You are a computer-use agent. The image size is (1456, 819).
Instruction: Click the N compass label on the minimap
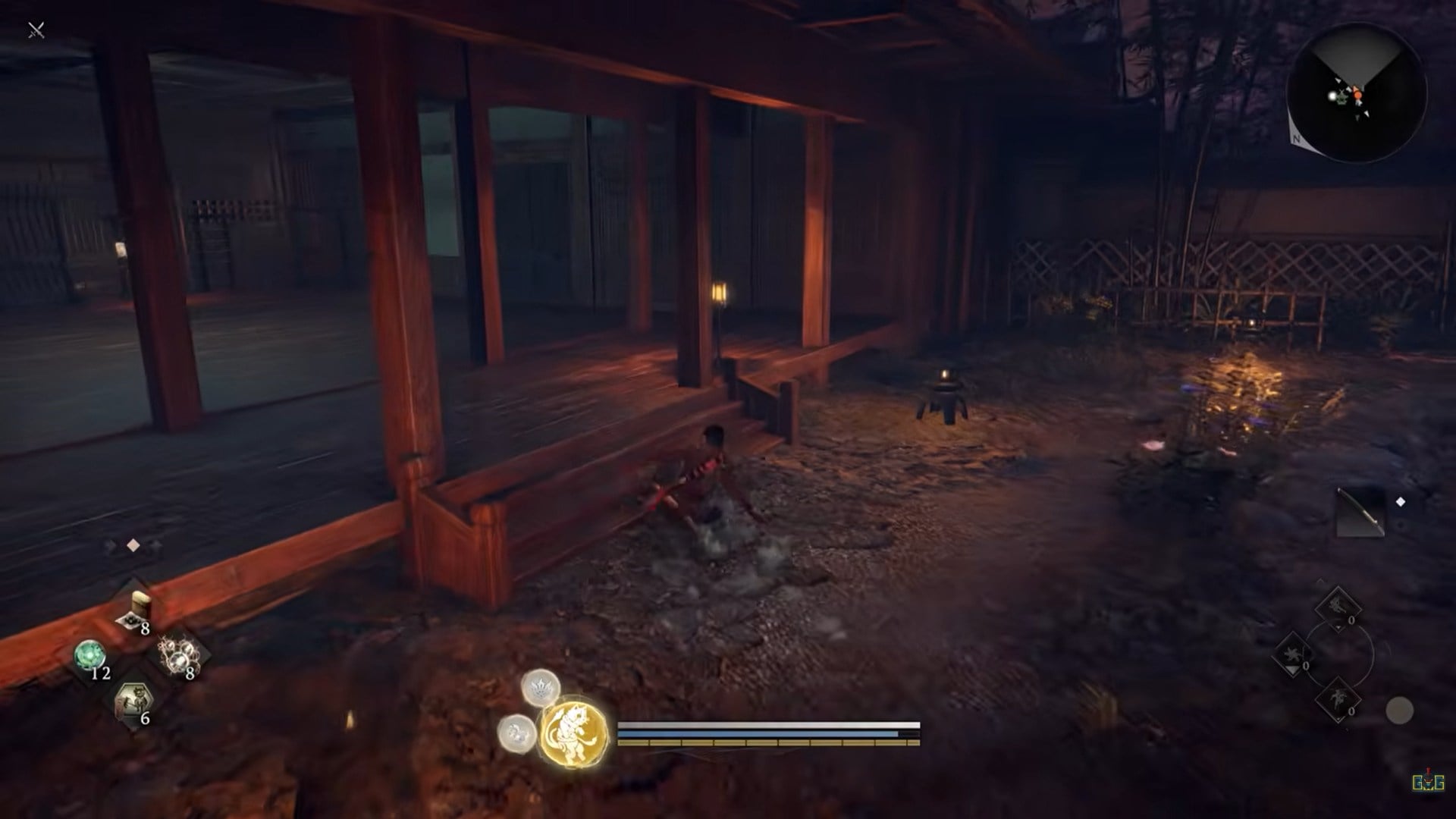click(x=1296, y=139)
